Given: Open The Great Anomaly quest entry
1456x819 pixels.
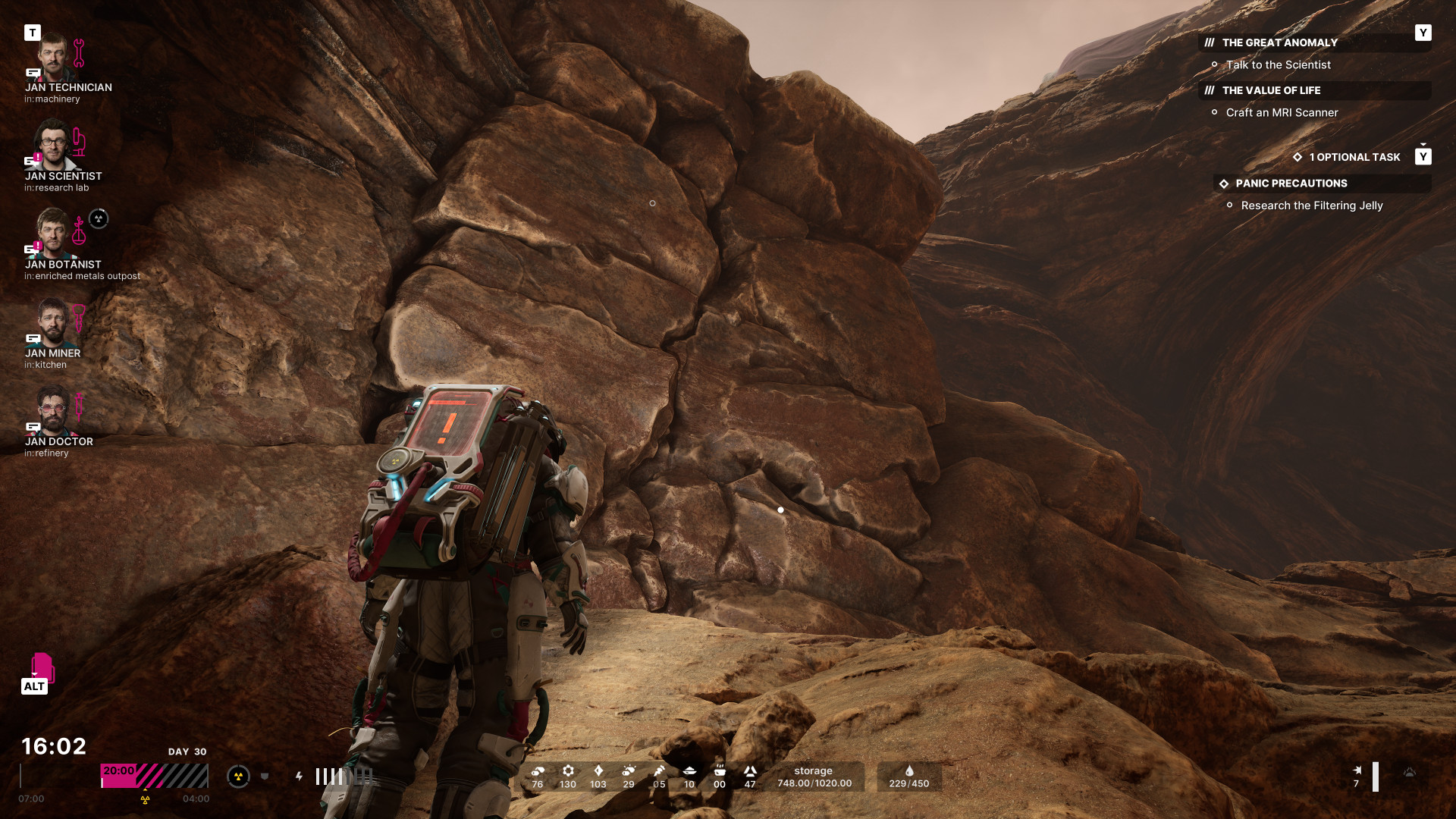Looking at the screenshot, I should tap(1279, 43).
